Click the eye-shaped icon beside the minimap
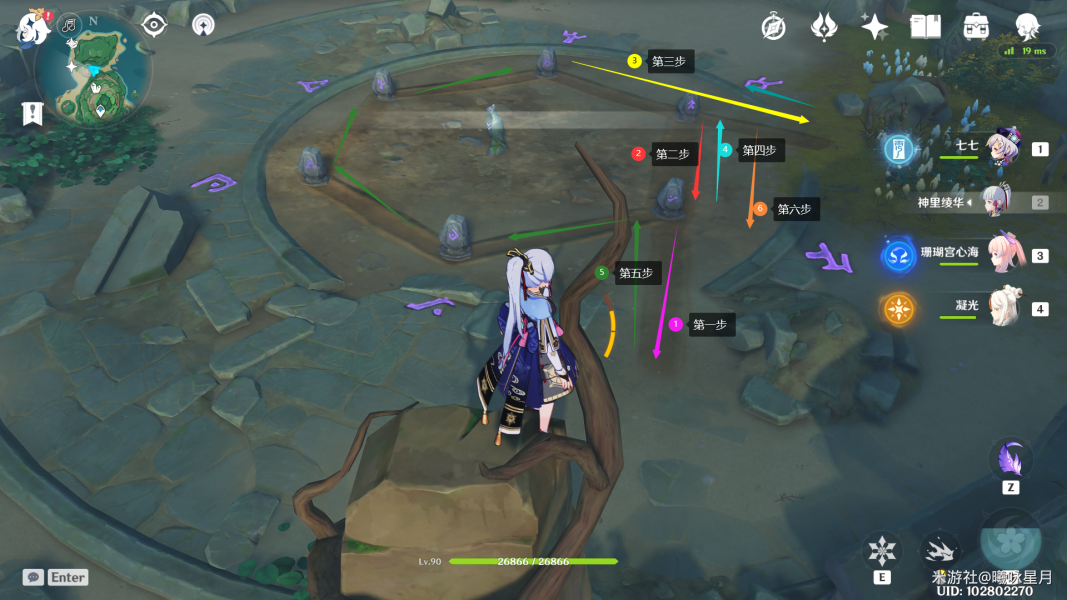This screenshot has width=1067, height=600. pyautogui.click(x=153, y=25)
